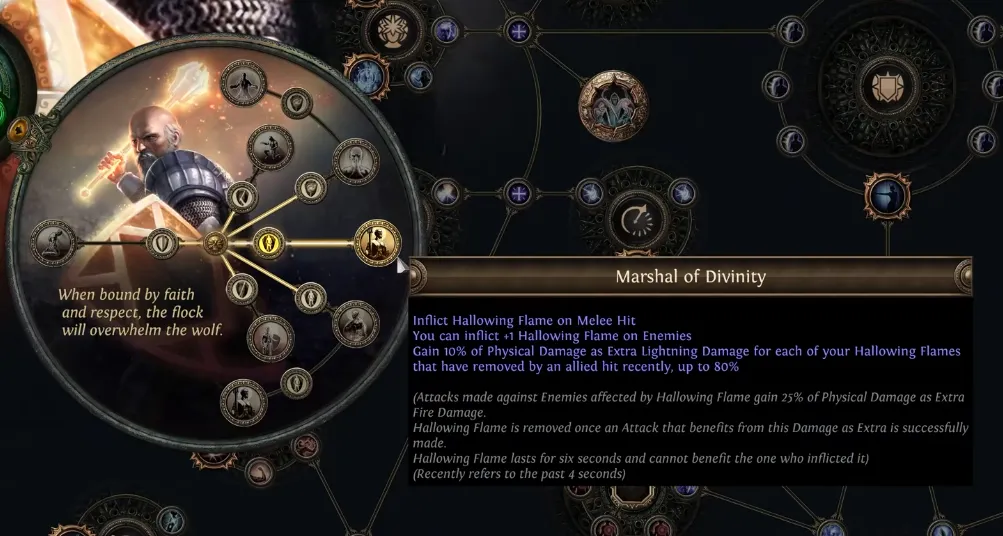
Task: Choose the kneeling figure node at far left
Action: tap(52, 241)
